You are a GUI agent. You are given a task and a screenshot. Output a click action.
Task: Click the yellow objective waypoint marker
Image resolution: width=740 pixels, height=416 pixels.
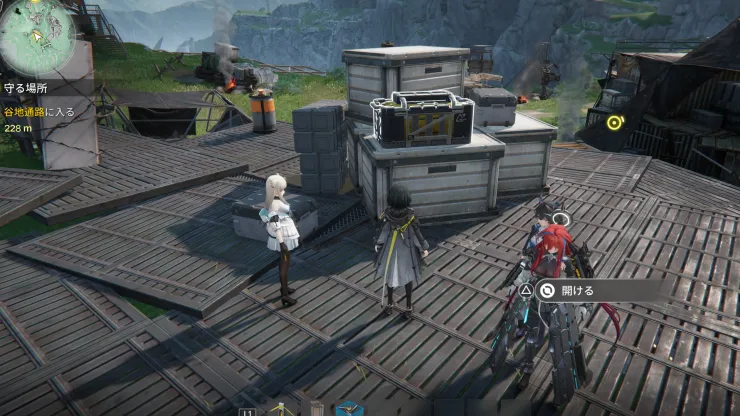point(614,123)
